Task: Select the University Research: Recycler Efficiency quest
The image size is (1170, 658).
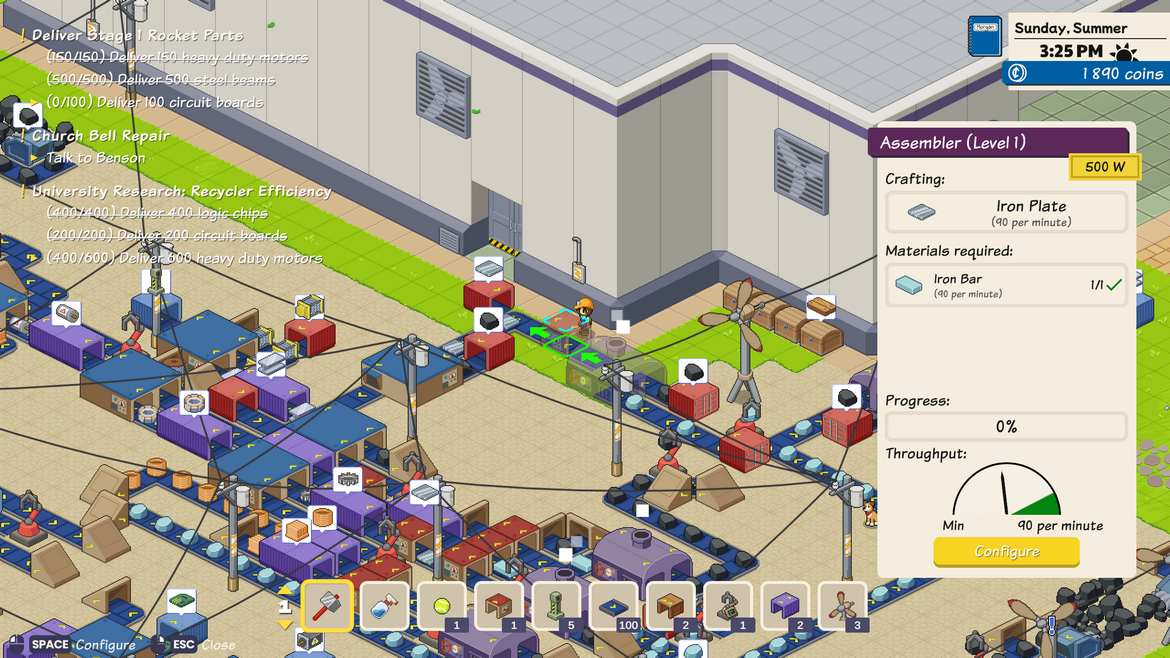Action: click(181, 191)
